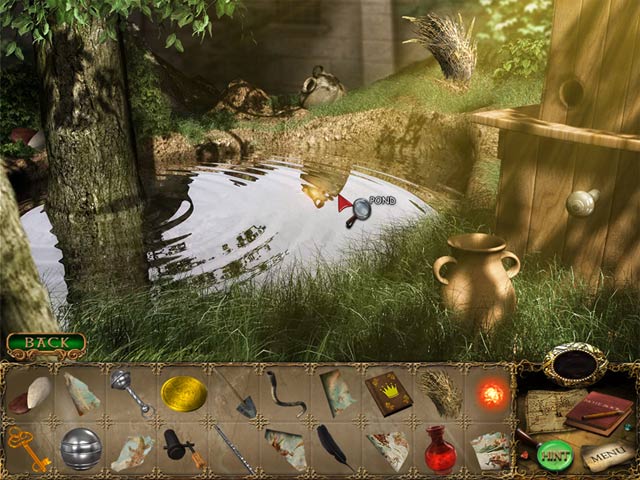The image size is (640, 480).
Task: Select the shovel inventory item
Action: pos(236,394)
